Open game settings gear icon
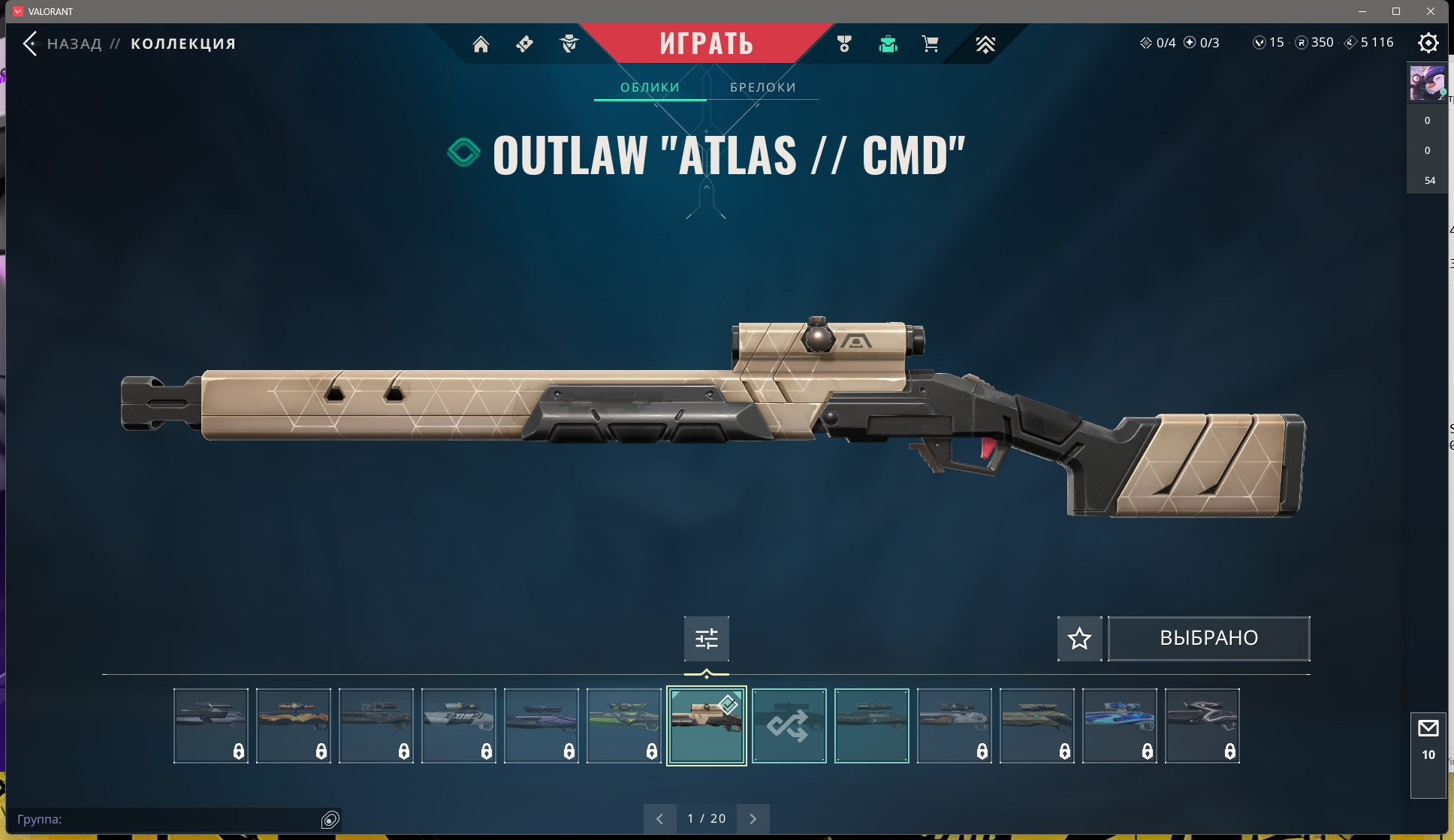Viewport: 1454px width, 840px height. [1428, 43]
